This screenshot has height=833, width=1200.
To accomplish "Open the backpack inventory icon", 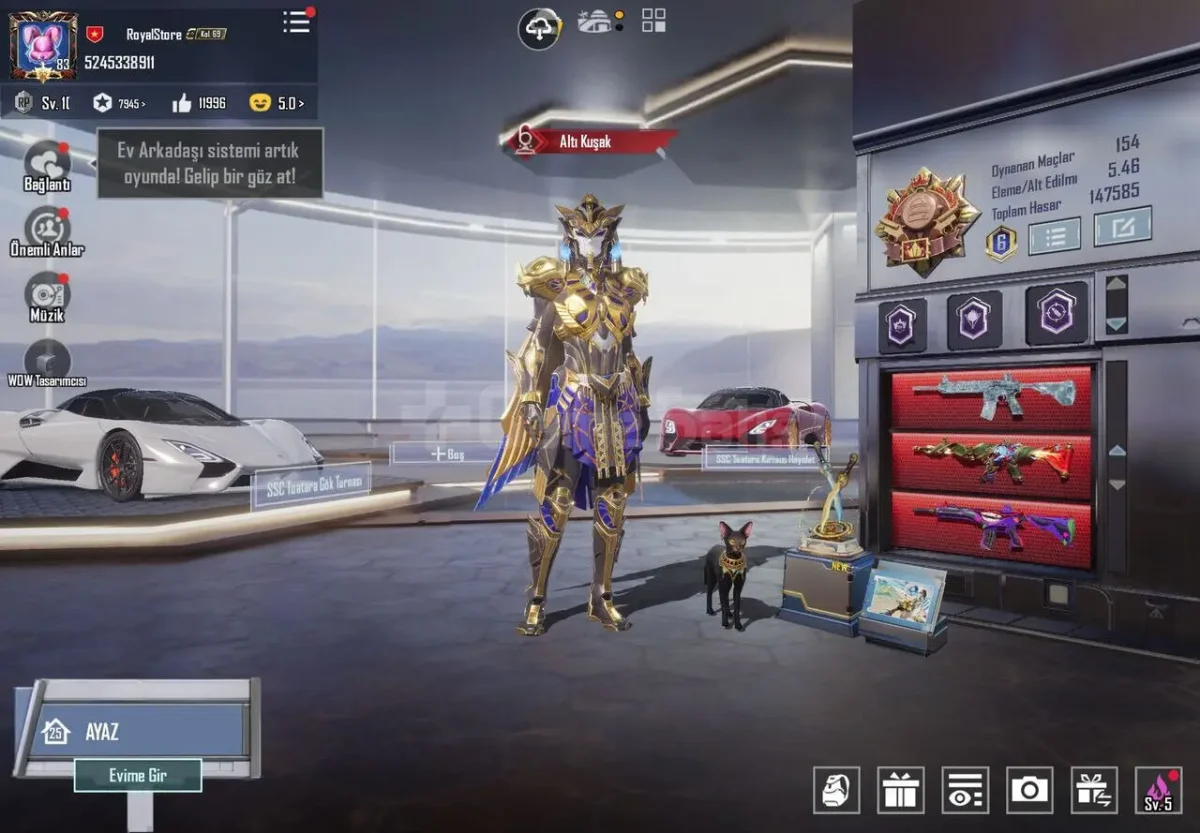I will (837, 790).
